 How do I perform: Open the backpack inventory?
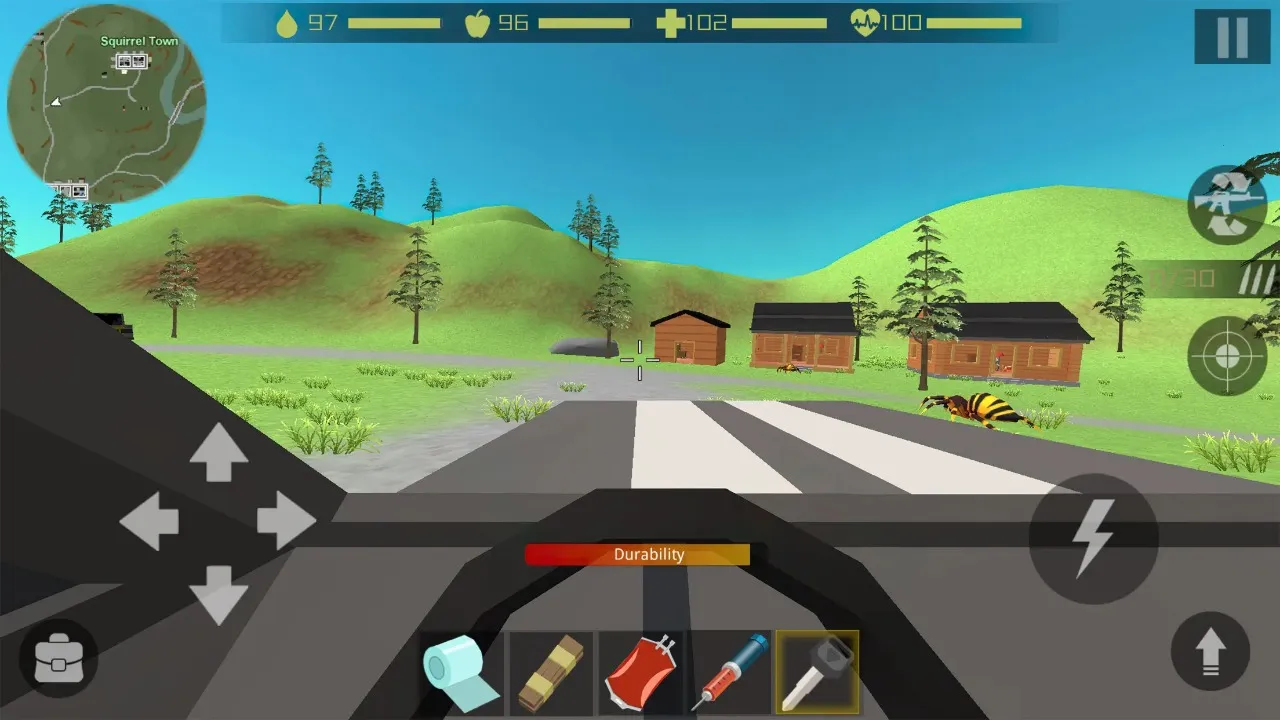[x=57, y=658]
